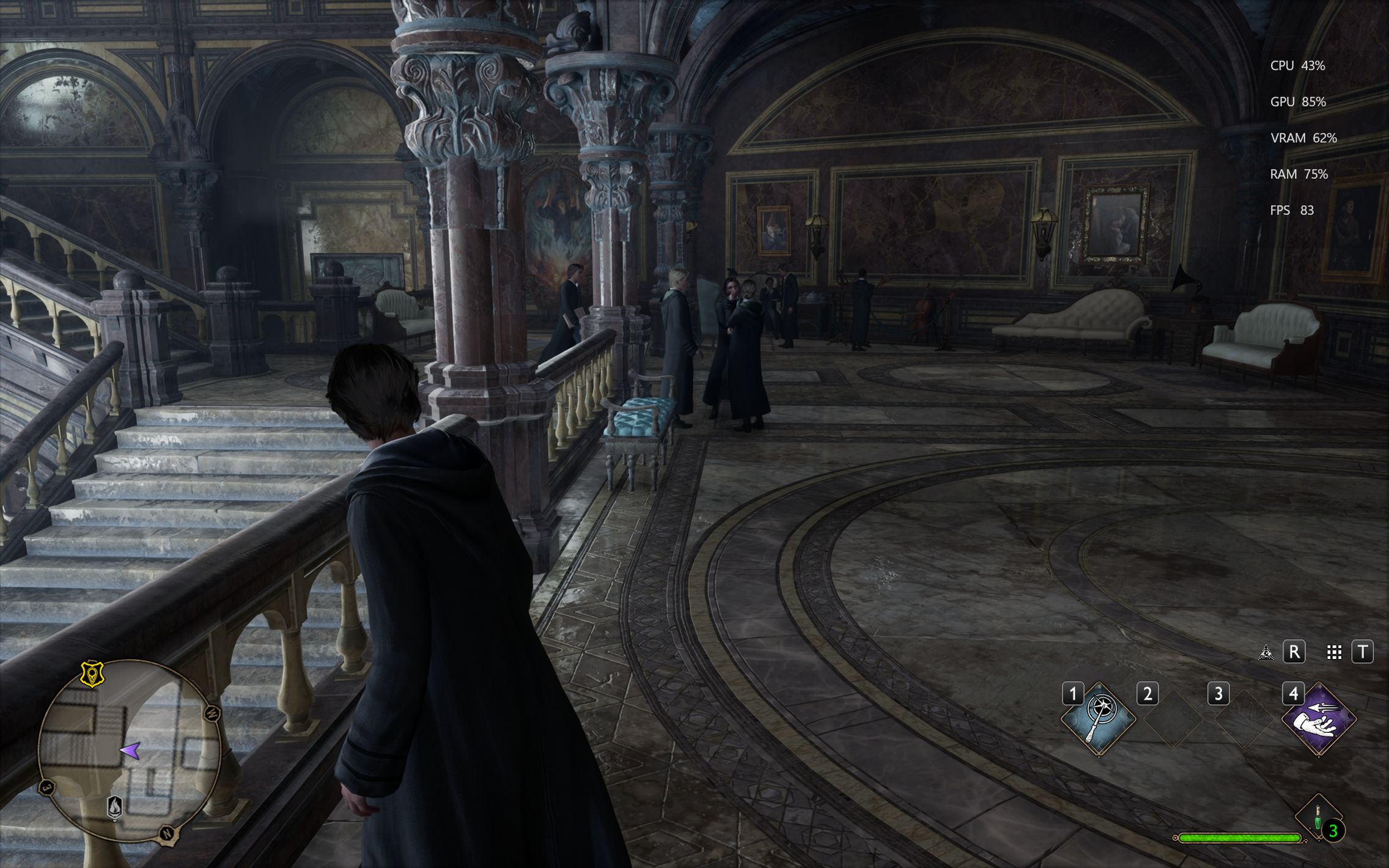Viewport: 1389px width, 868px height.
Task: Click the Floo Flame marker on minimap
Action: coord(115,807)
